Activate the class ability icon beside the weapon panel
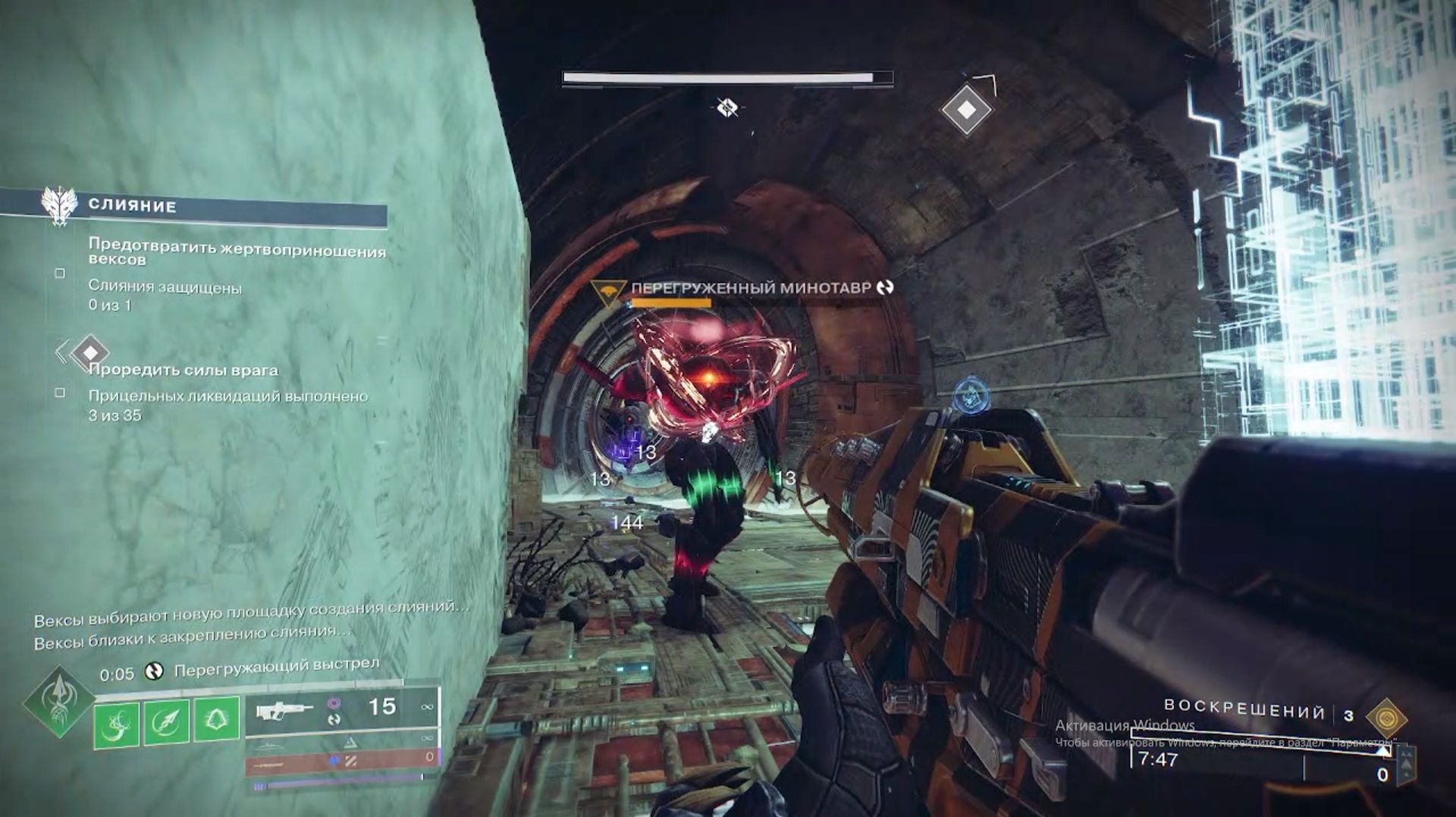 (216, 718)
